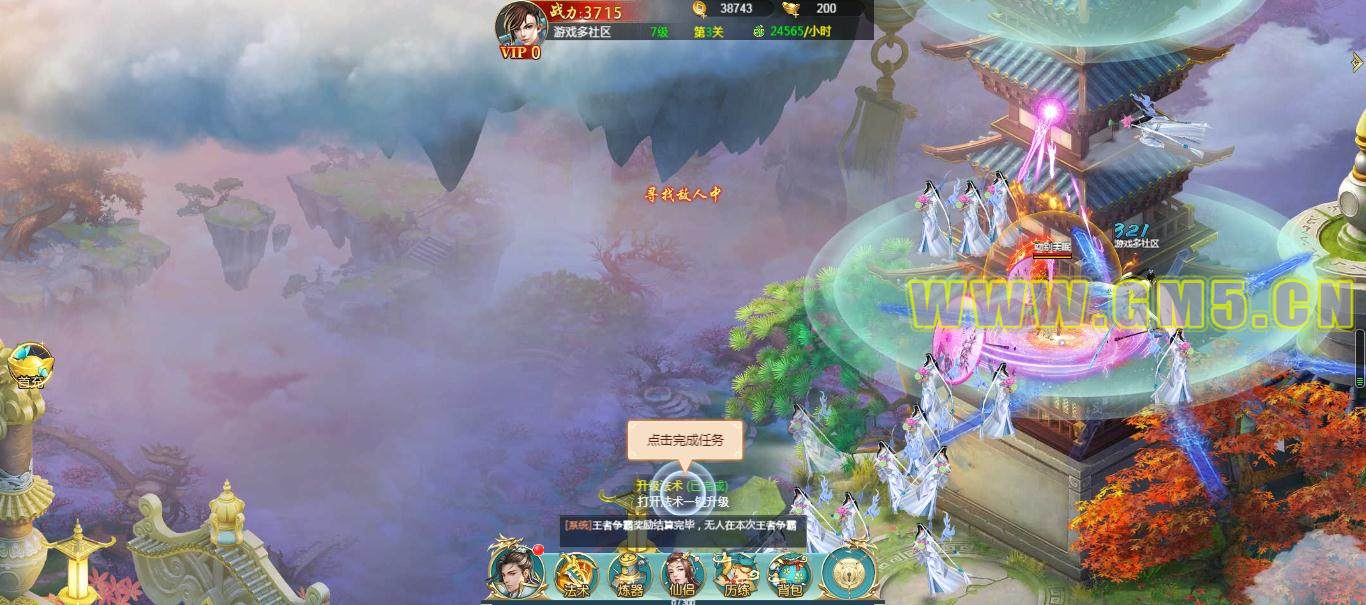Open the 历练 training menu

pos(736,574)
